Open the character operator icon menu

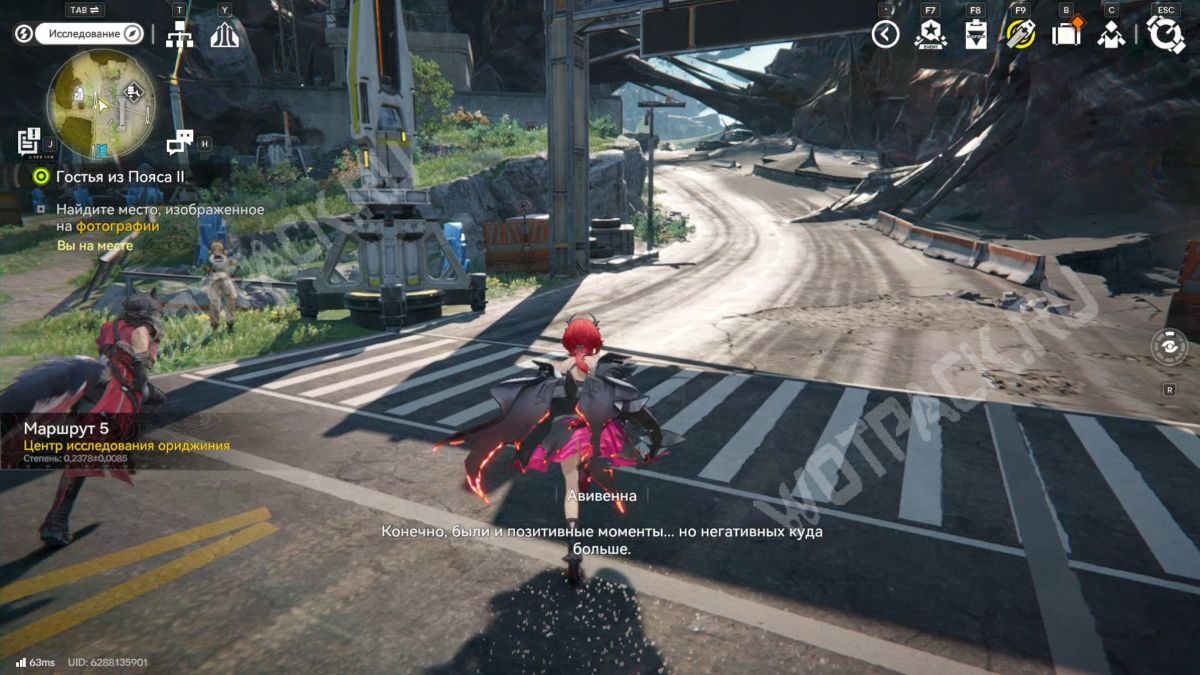pyautogui.click(x=1111, y=35)
